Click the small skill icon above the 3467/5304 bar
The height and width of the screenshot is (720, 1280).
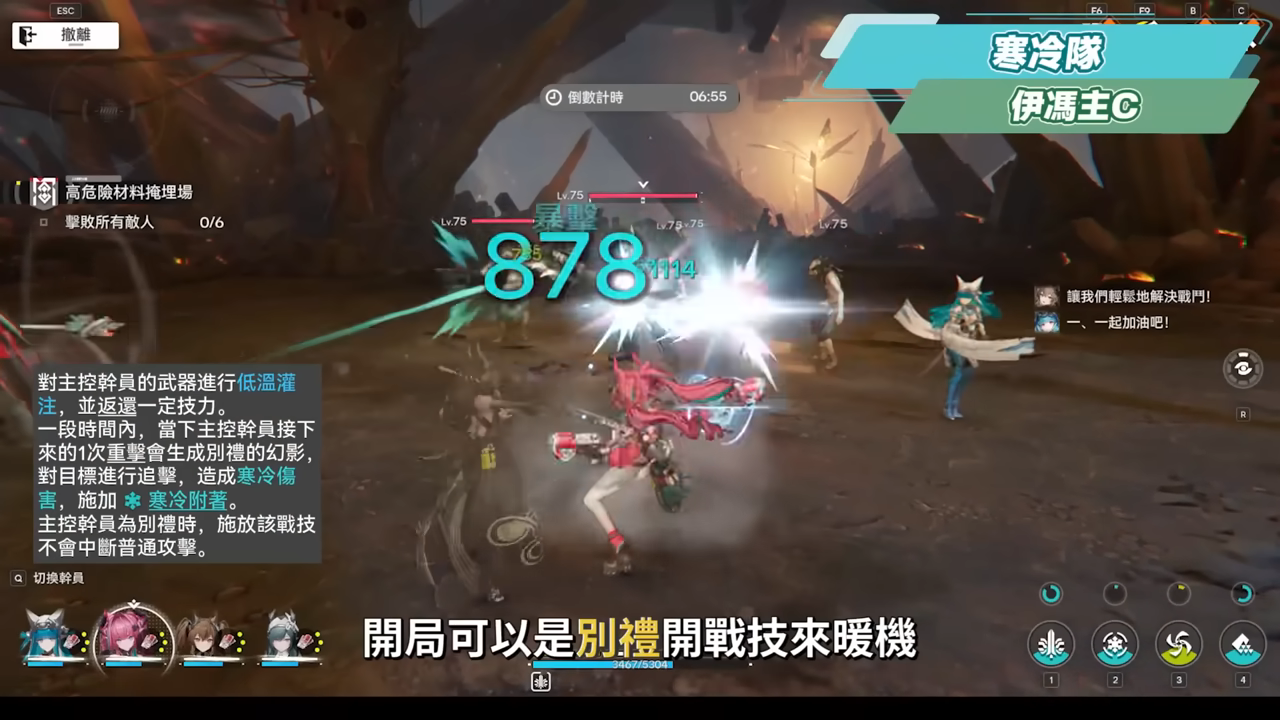(x=539, y=680)
